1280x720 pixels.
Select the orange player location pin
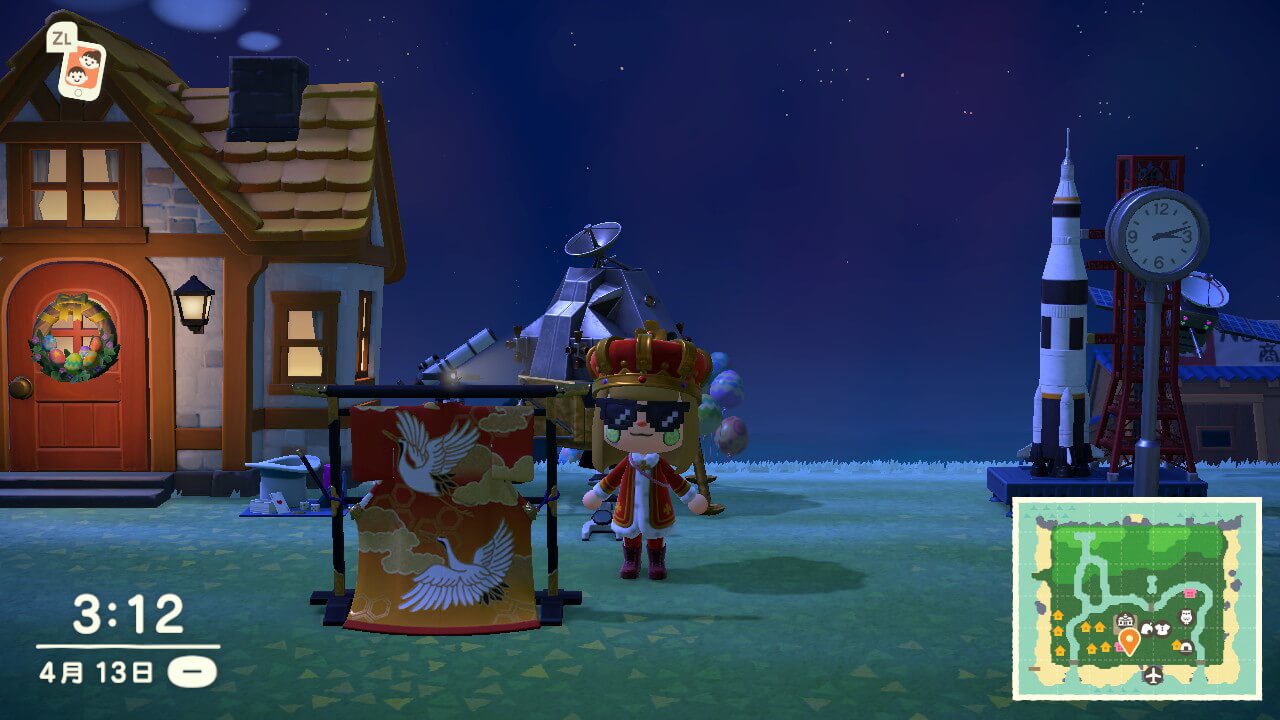(x=1129, y=640)
